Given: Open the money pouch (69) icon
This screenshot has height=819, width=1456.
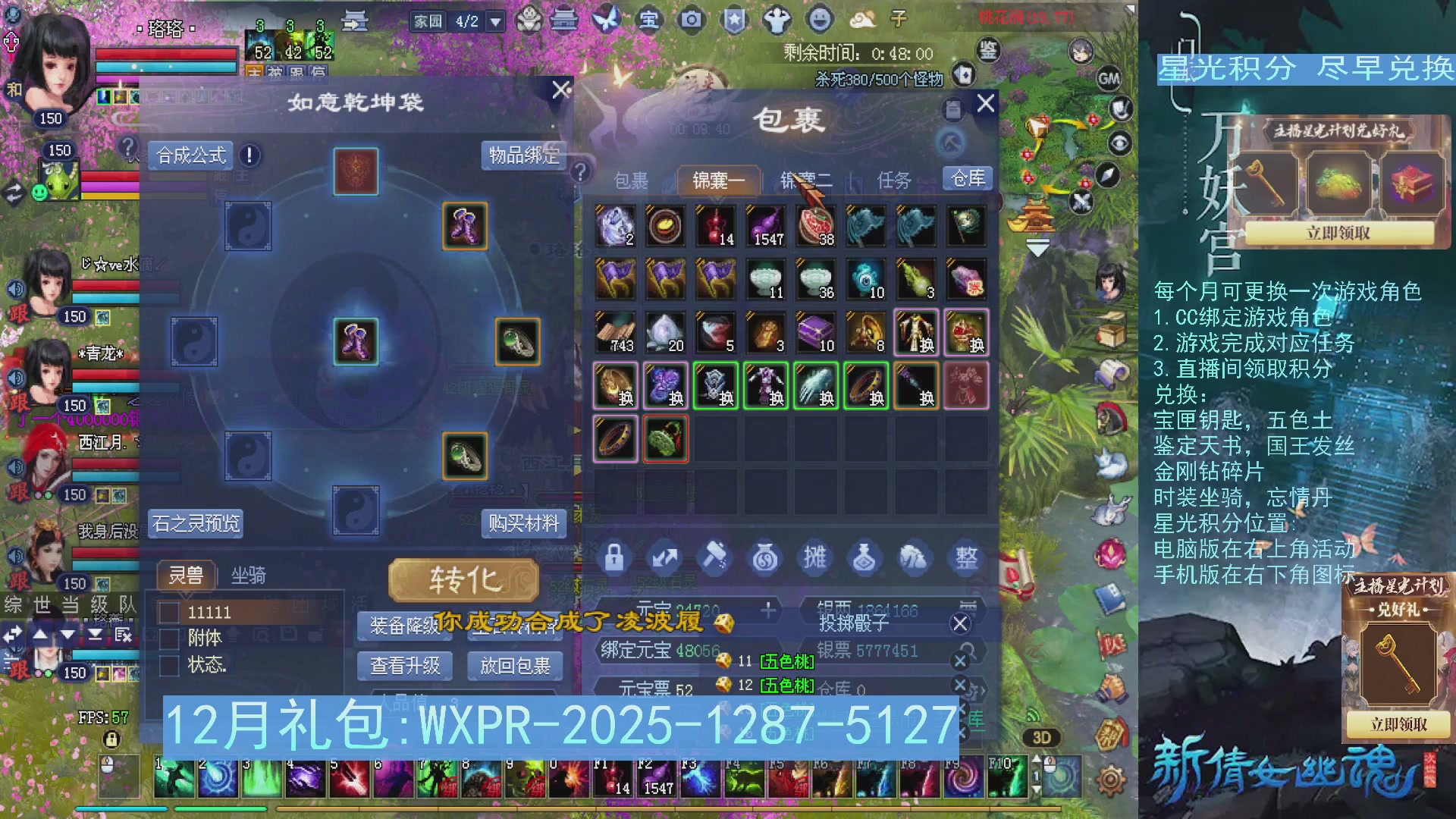Looking at the screenshot, I should (764, 557).
